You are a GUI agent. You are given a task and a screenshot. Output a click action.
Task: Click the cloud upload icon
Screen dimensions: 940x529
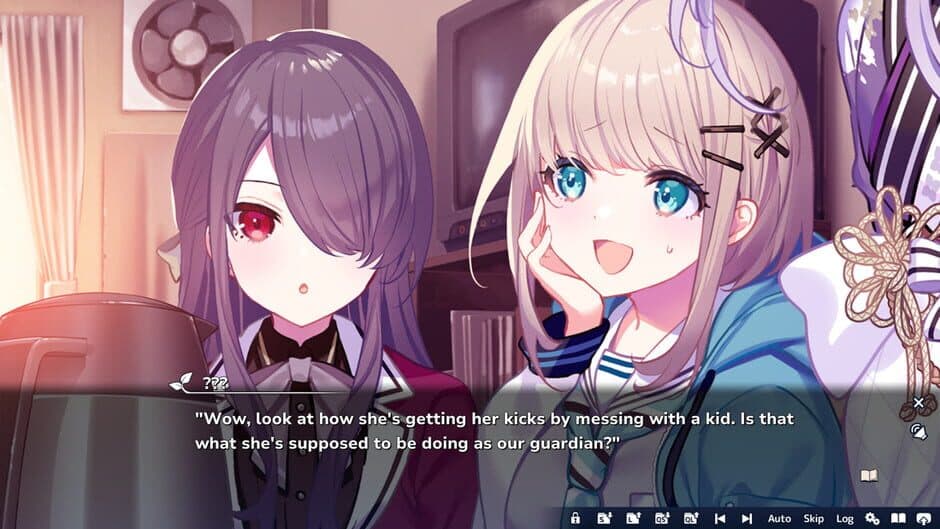(x=924, y=518)
